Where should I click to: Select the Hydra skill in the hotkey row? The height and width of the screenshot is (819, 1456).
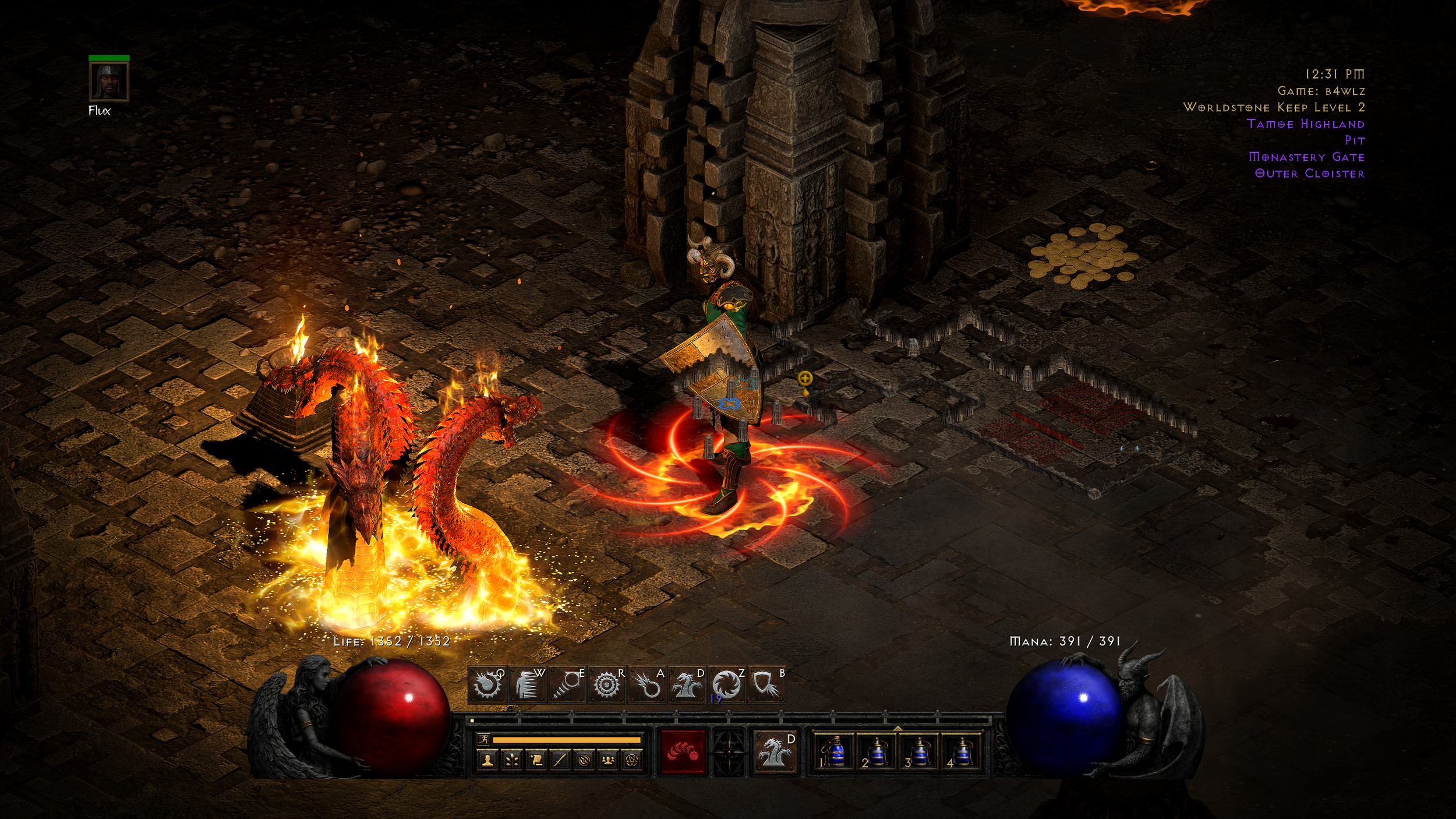pyautogui.click(x=686, y=684)
